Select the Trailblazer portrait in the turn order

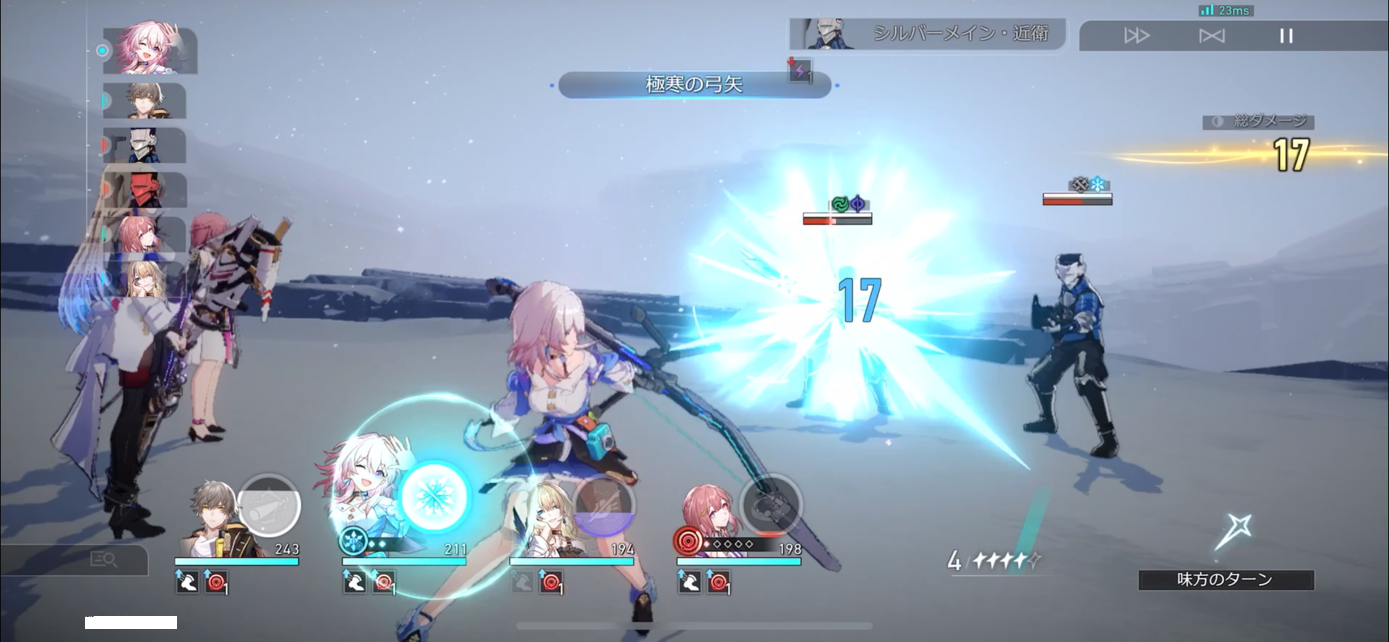tap(150, 101)
